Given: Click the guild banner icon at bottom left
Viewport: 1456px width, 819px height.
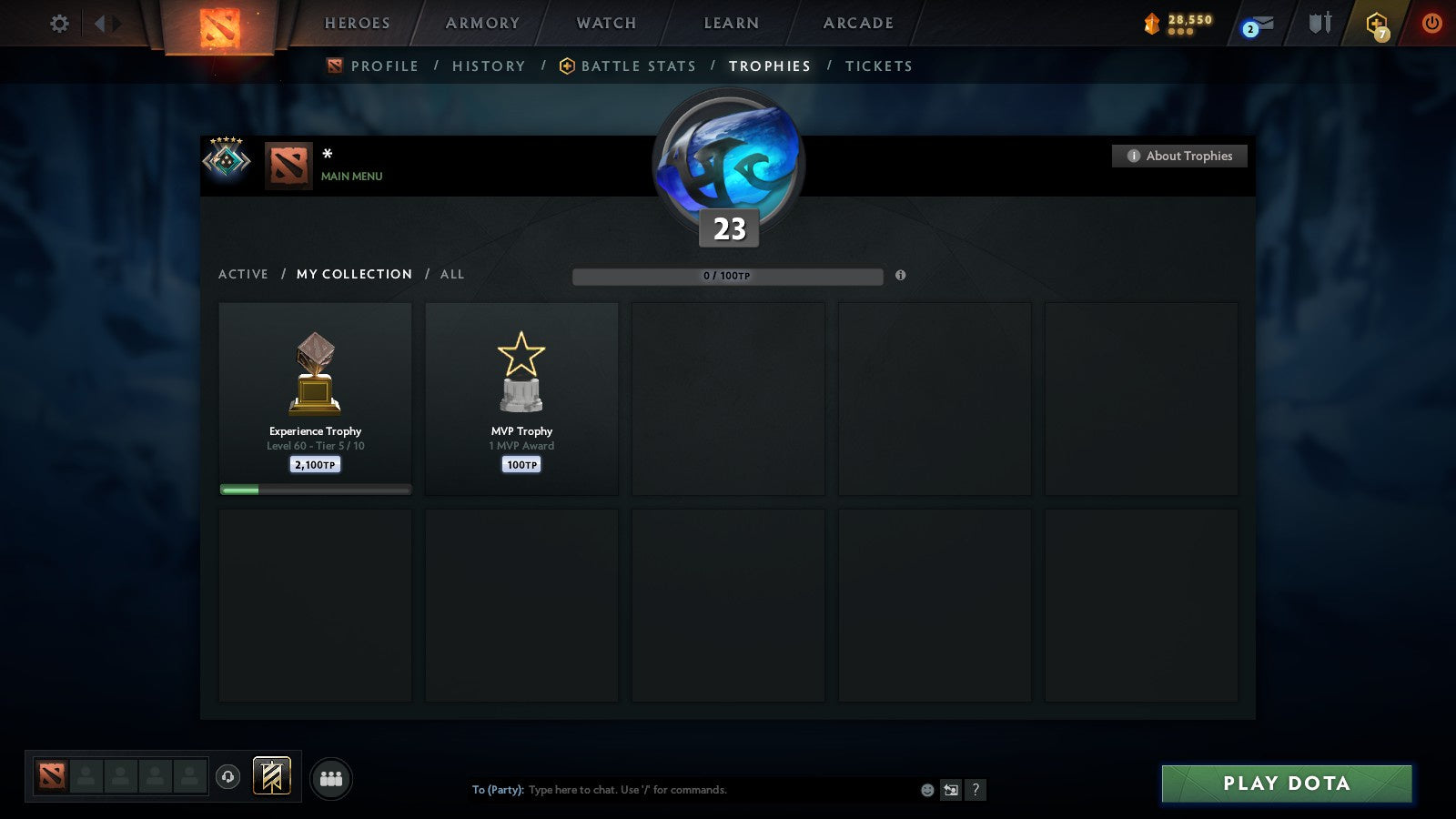Looking at the screenshot, I should (269, 774).
